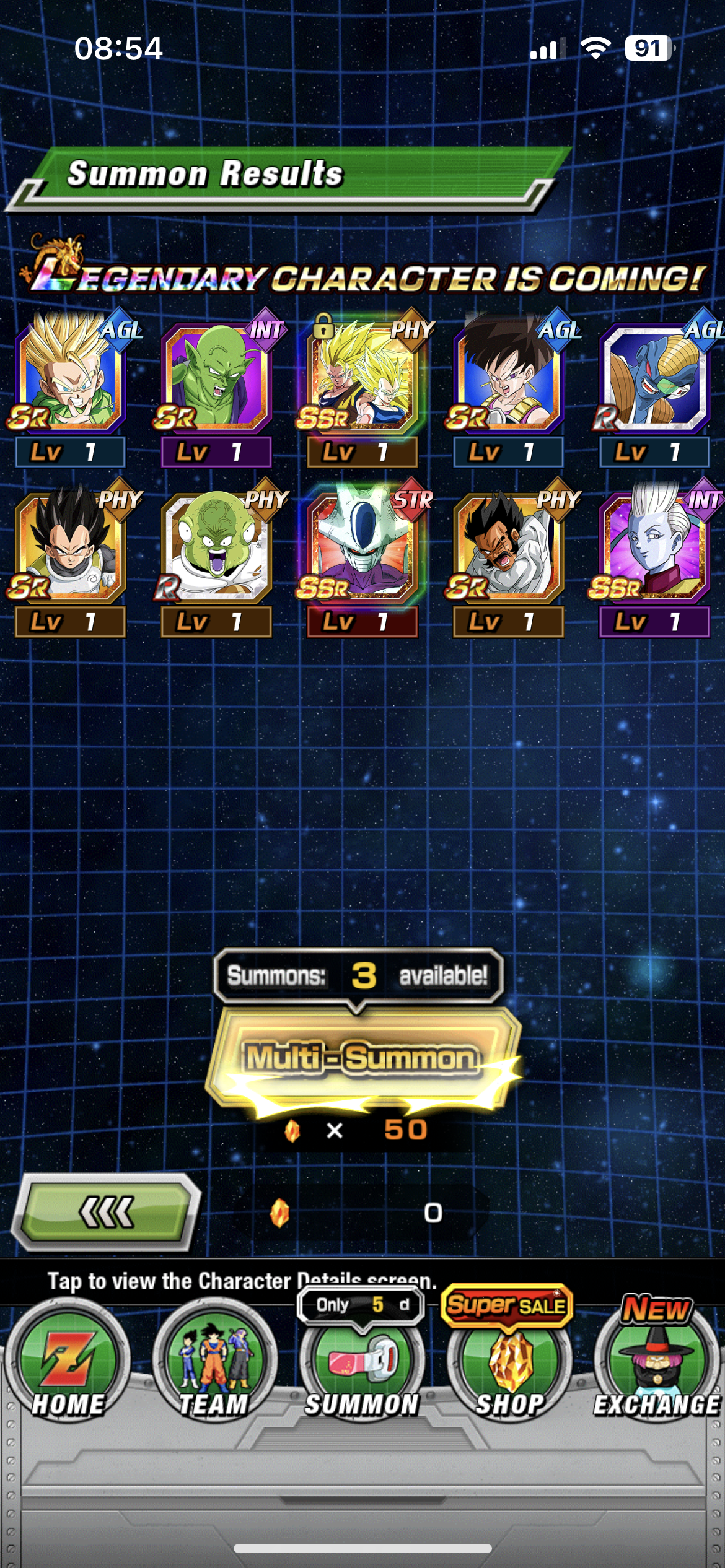Image resolution: width=725 pixels, height=1568 pixels.
Task: Tap the Multi-Summon button
Action: 362,1058
